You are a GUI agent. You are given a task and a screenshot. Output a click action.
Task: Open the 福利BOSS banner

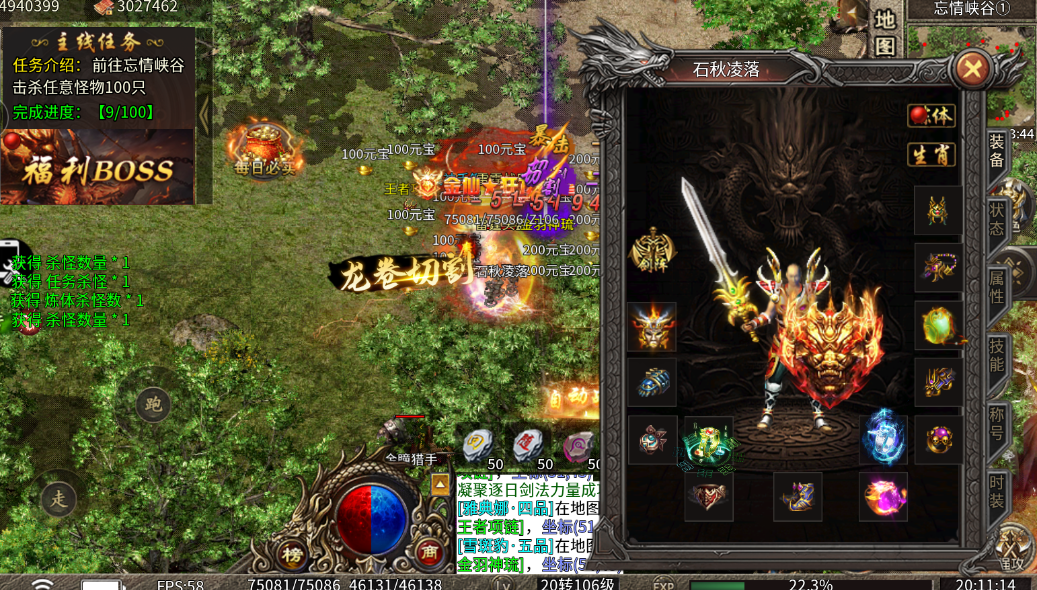(x=98, y=166)
